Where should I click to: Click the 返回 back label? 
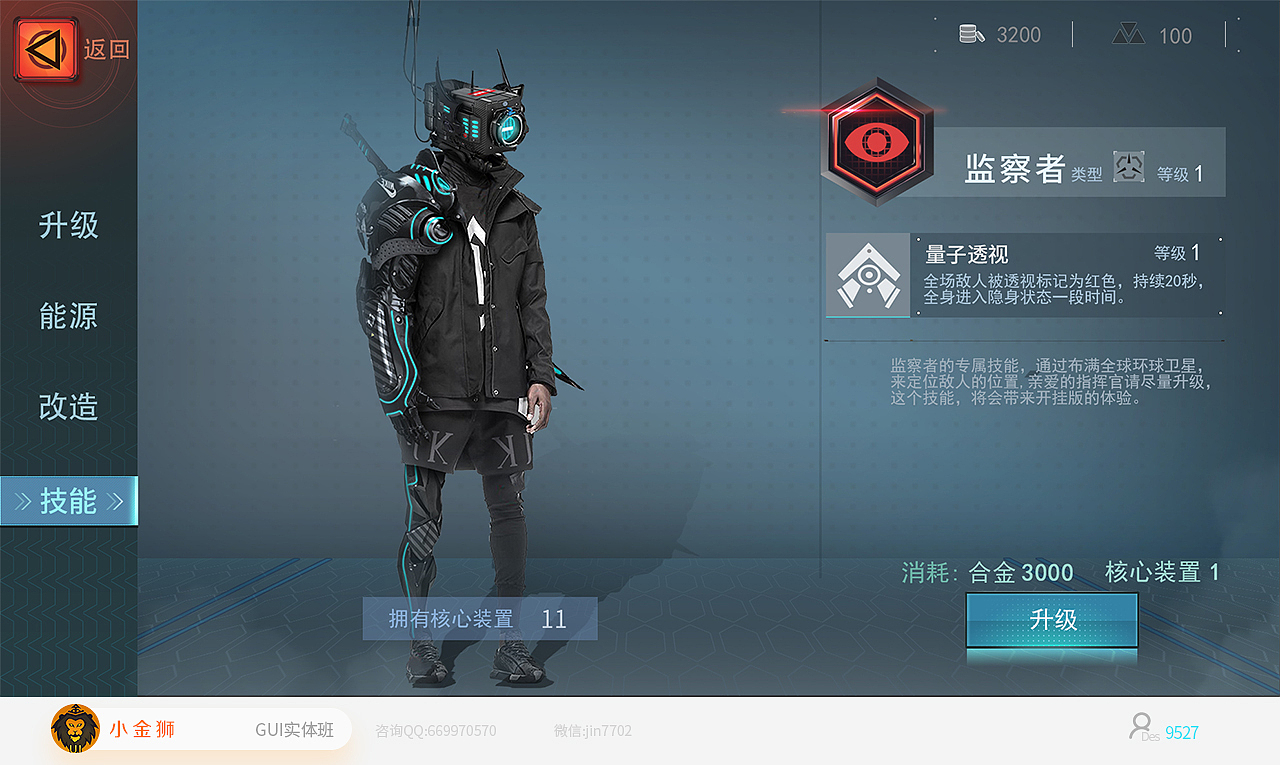click(108, 49)
